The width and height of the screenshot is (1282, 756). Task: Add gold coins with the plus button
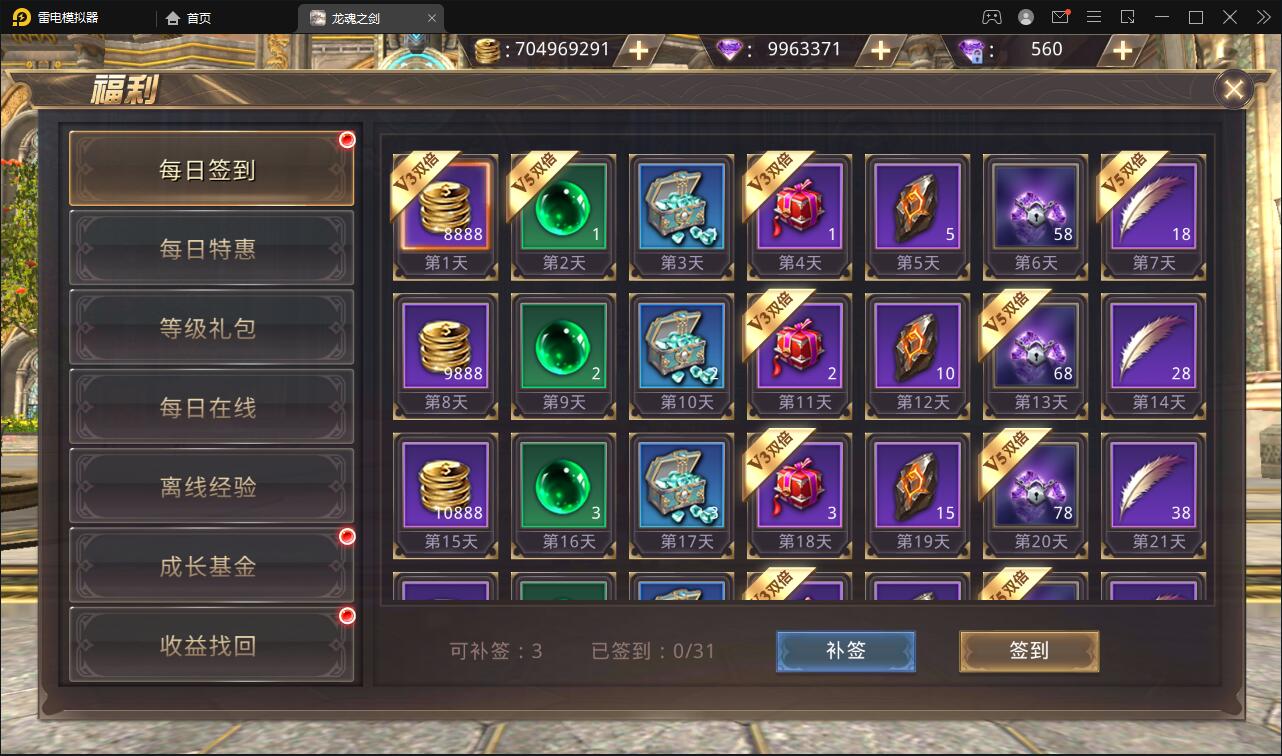638,50
